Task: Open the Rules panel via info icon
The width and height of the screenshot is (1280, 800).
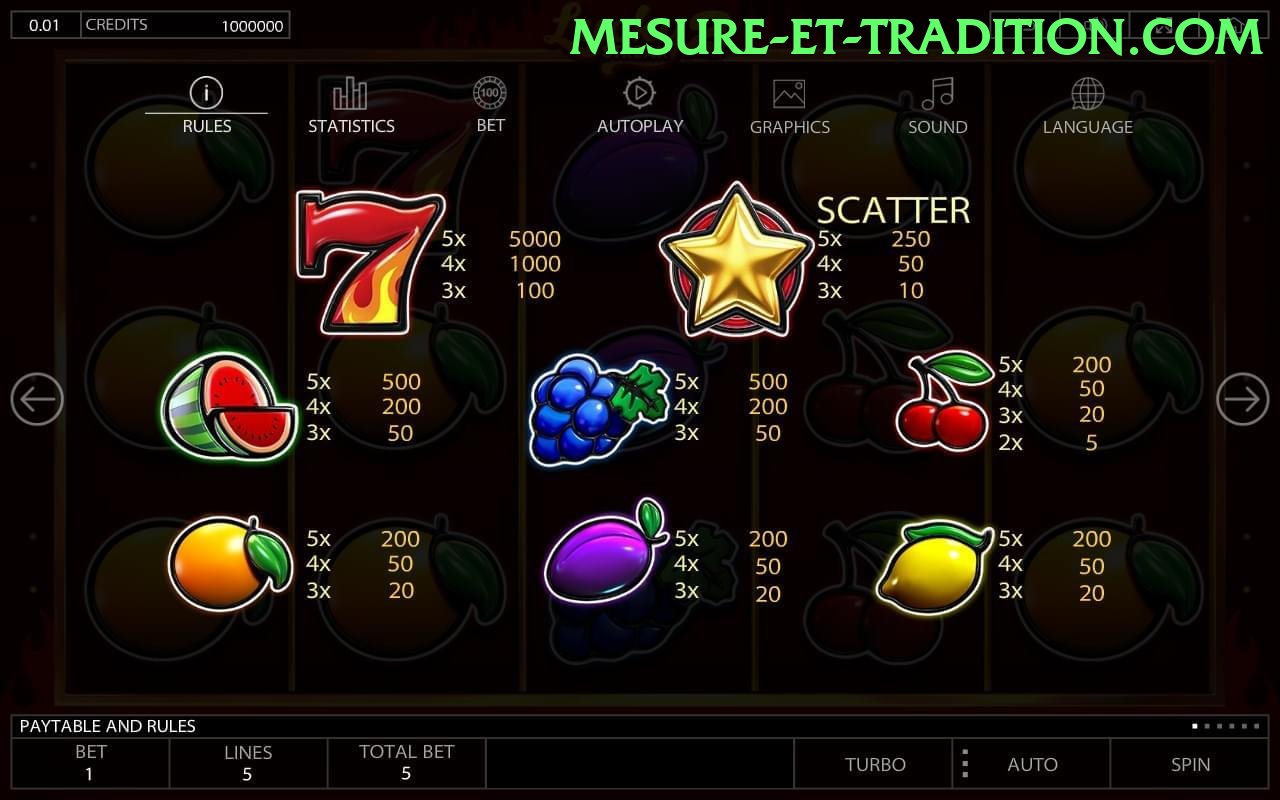Action: point(206,91)
